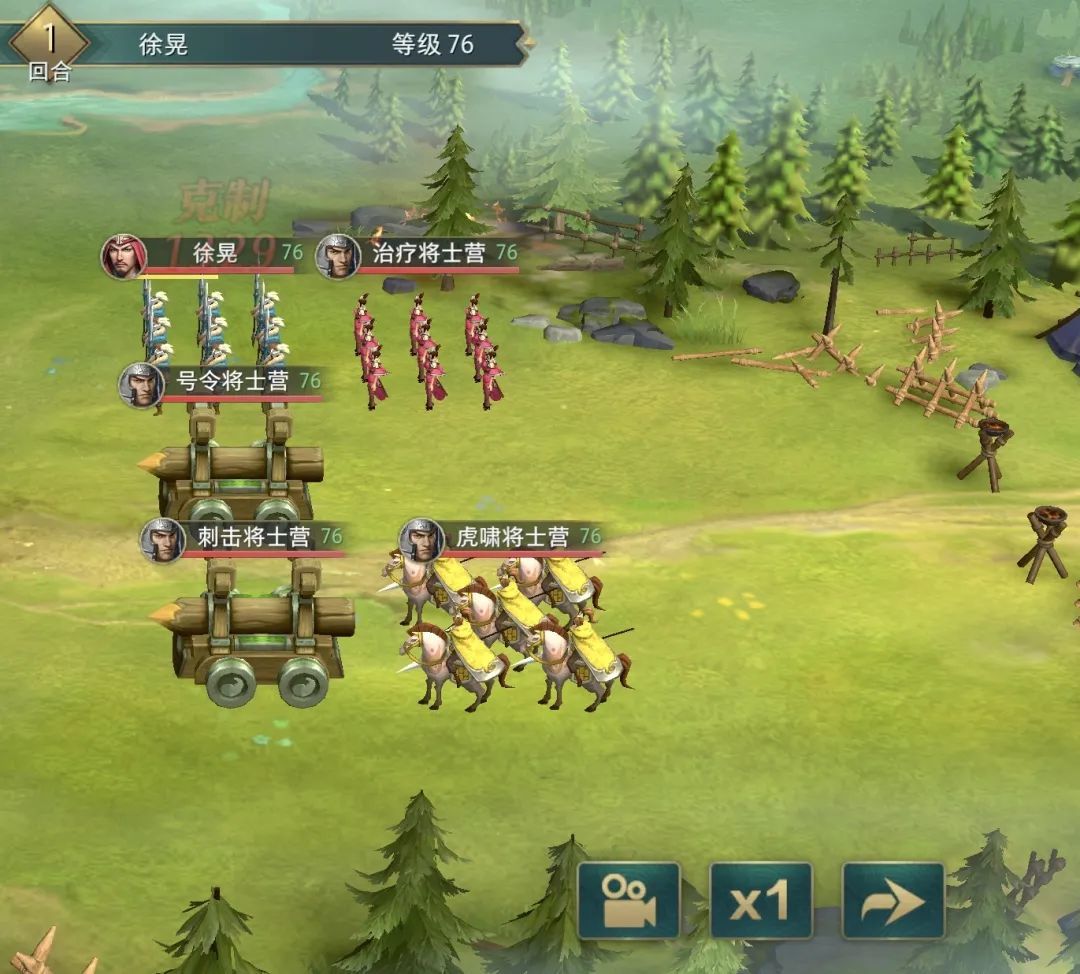The image size is (1080, 974).
Task: Toggle the battle camera view button
Action: coord(629,901)
